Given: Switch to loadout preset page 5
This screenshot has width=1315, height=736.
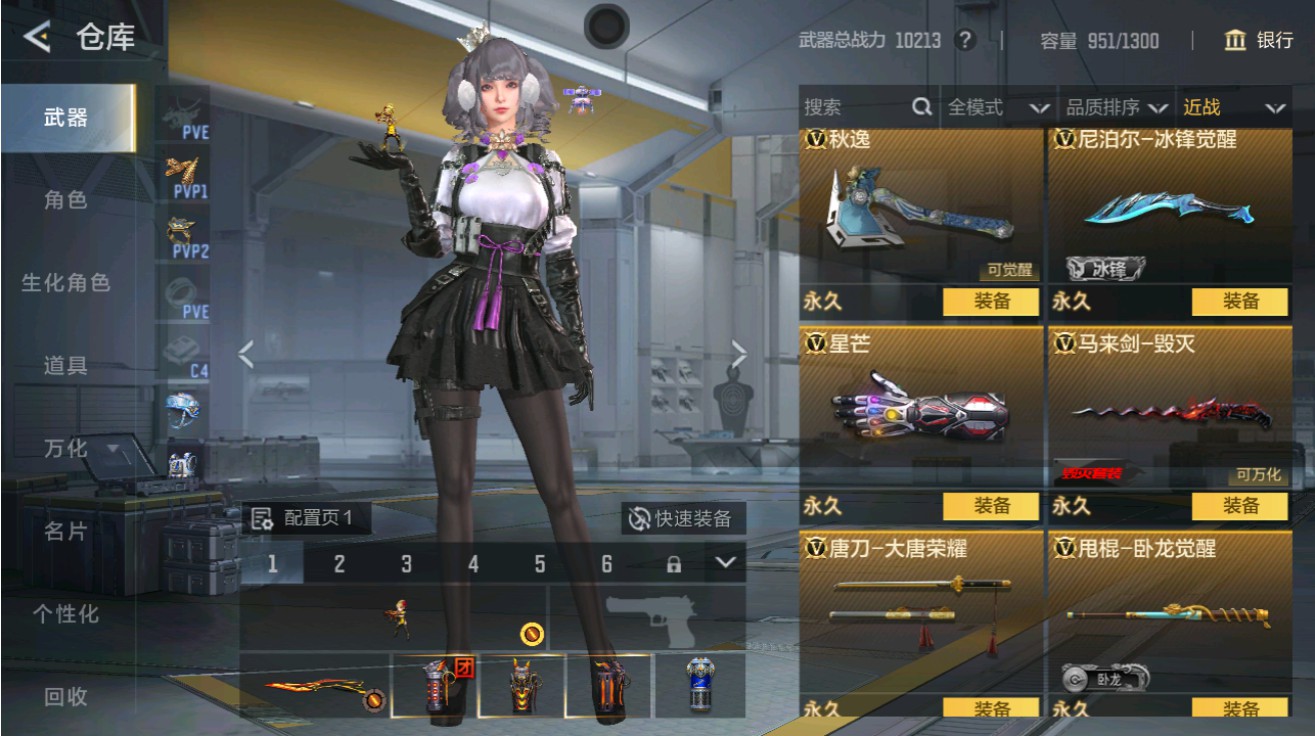Looking at the screenshot, I should (x=541, y=563).
